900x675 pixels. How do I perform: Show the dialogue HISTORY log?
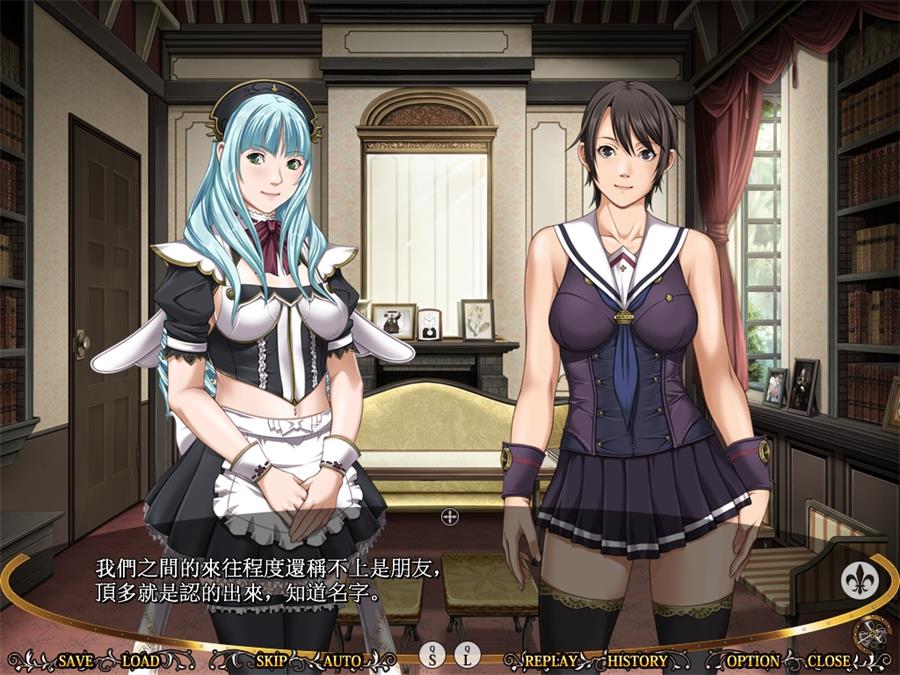coord(637,660)
